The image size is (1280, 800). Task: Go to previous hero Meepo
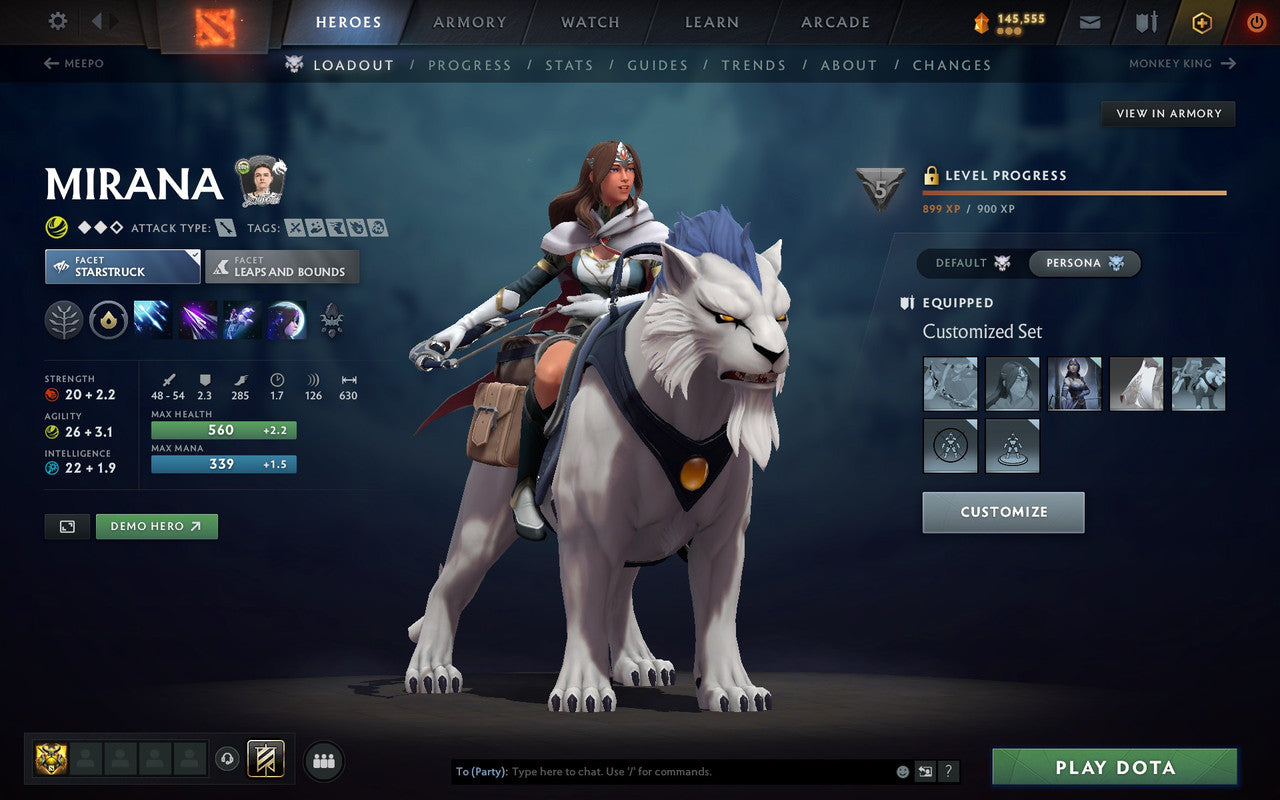pos(74,64)
